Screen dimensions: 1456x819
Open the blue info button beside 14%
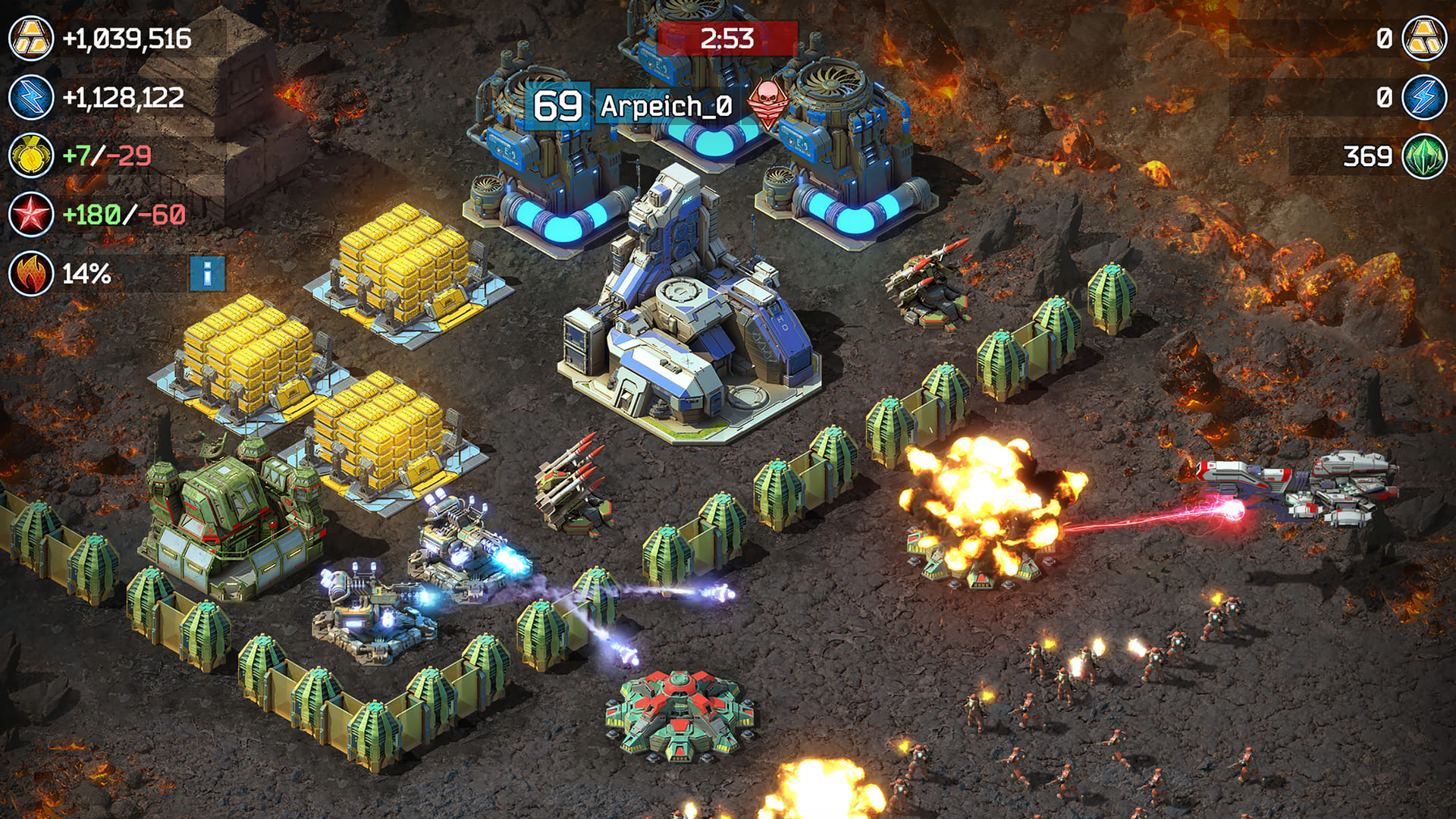coord(207,273)
